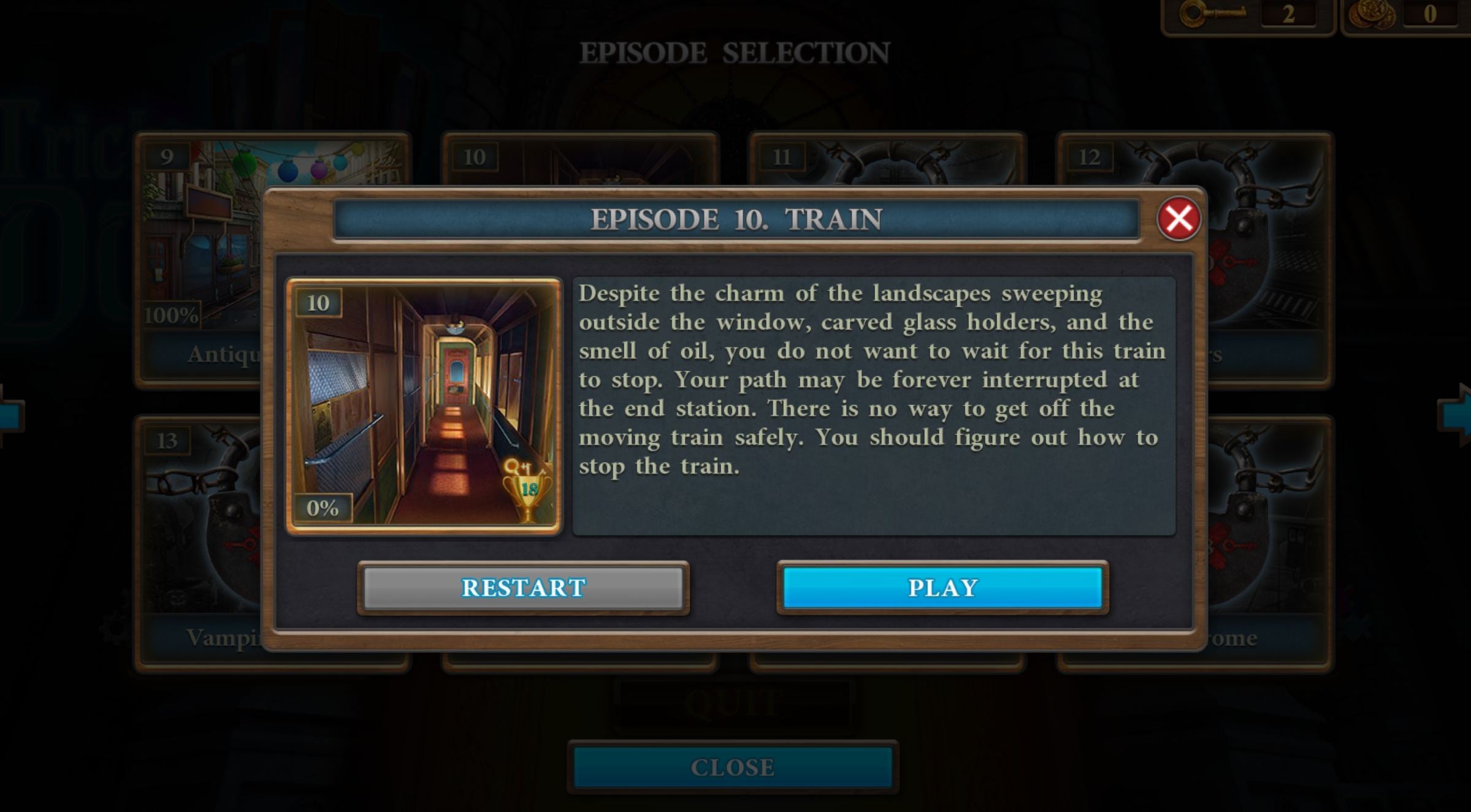The image size is (1471, 812).
Task: Go to previous page with left arrow
Action: pyautogui.click(x=11, y=414)
